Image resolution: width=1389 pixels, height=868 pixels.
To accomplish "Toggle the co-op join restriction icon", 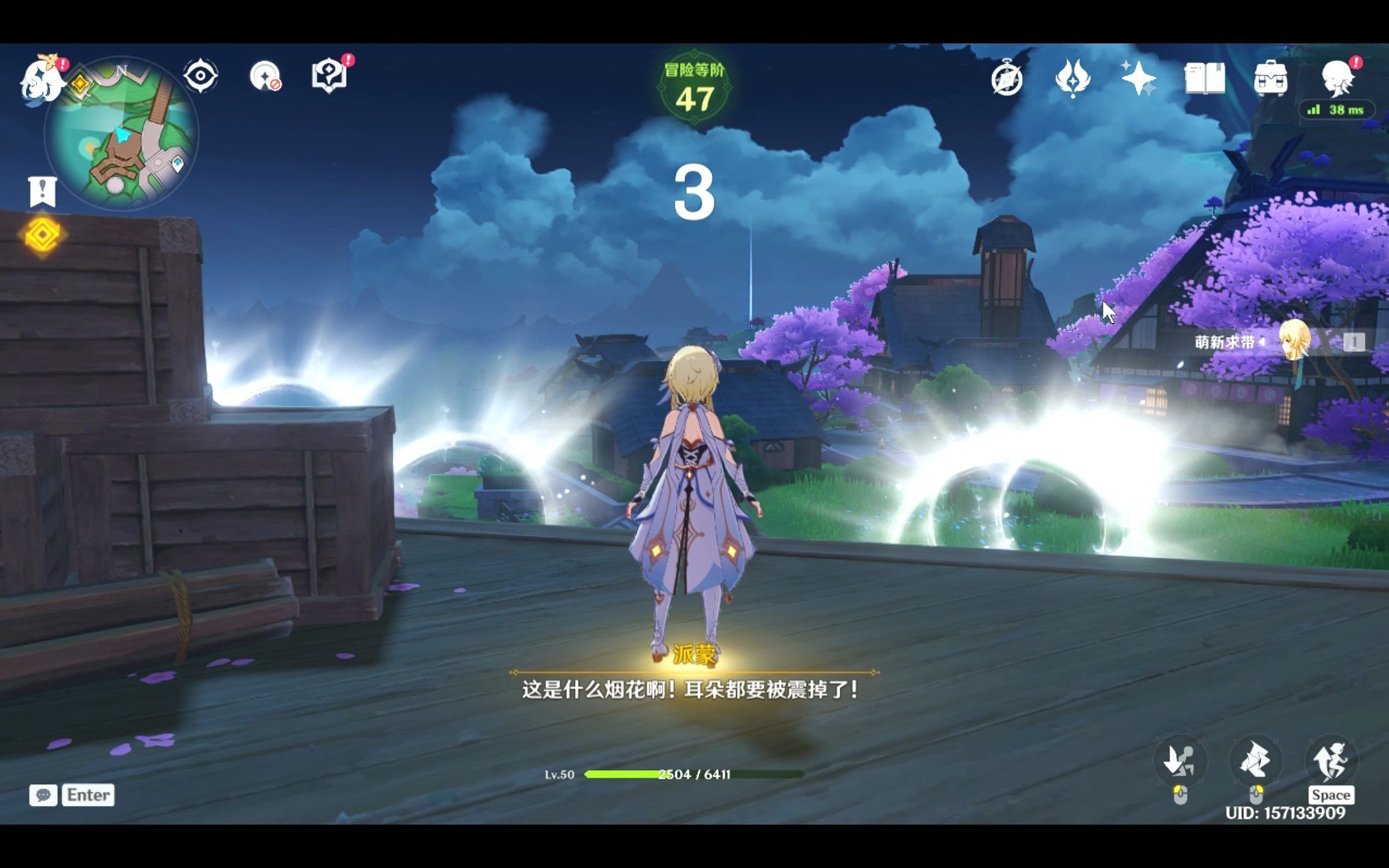I will (266, 77).
